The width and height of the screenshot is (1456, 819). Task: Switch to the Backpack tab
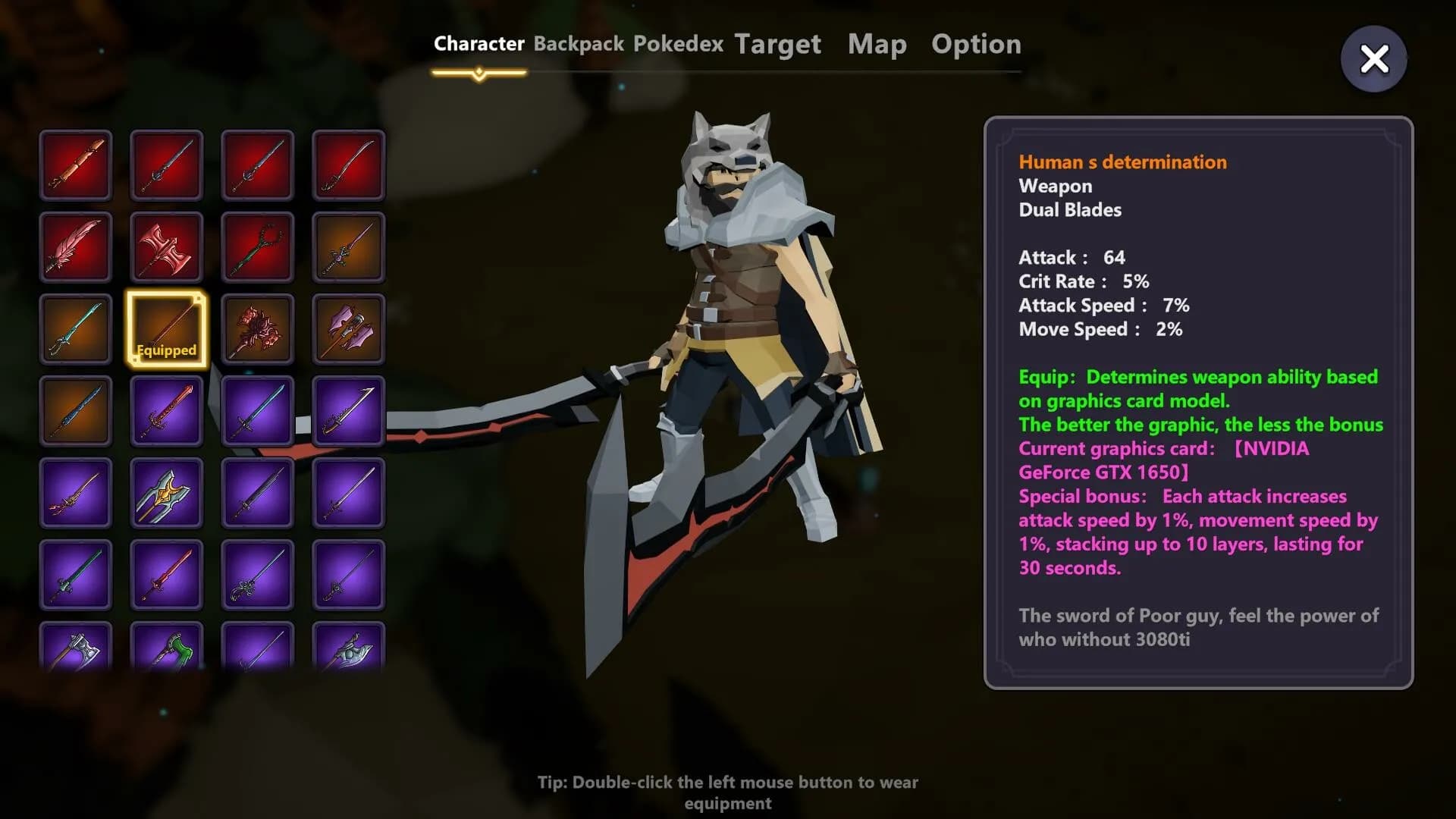click(579, 44)
